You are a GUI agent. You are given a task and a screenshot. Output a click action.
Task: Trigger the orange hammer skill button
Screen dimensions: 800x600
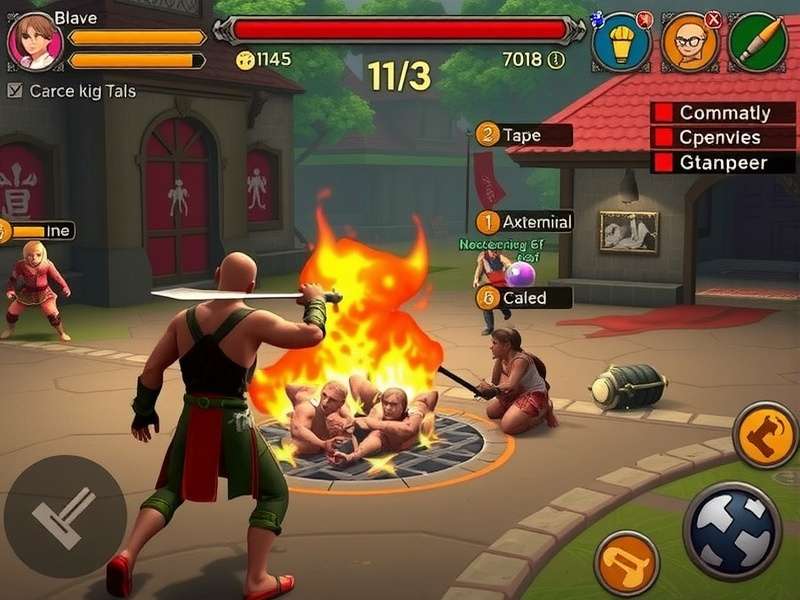(764, 434)
